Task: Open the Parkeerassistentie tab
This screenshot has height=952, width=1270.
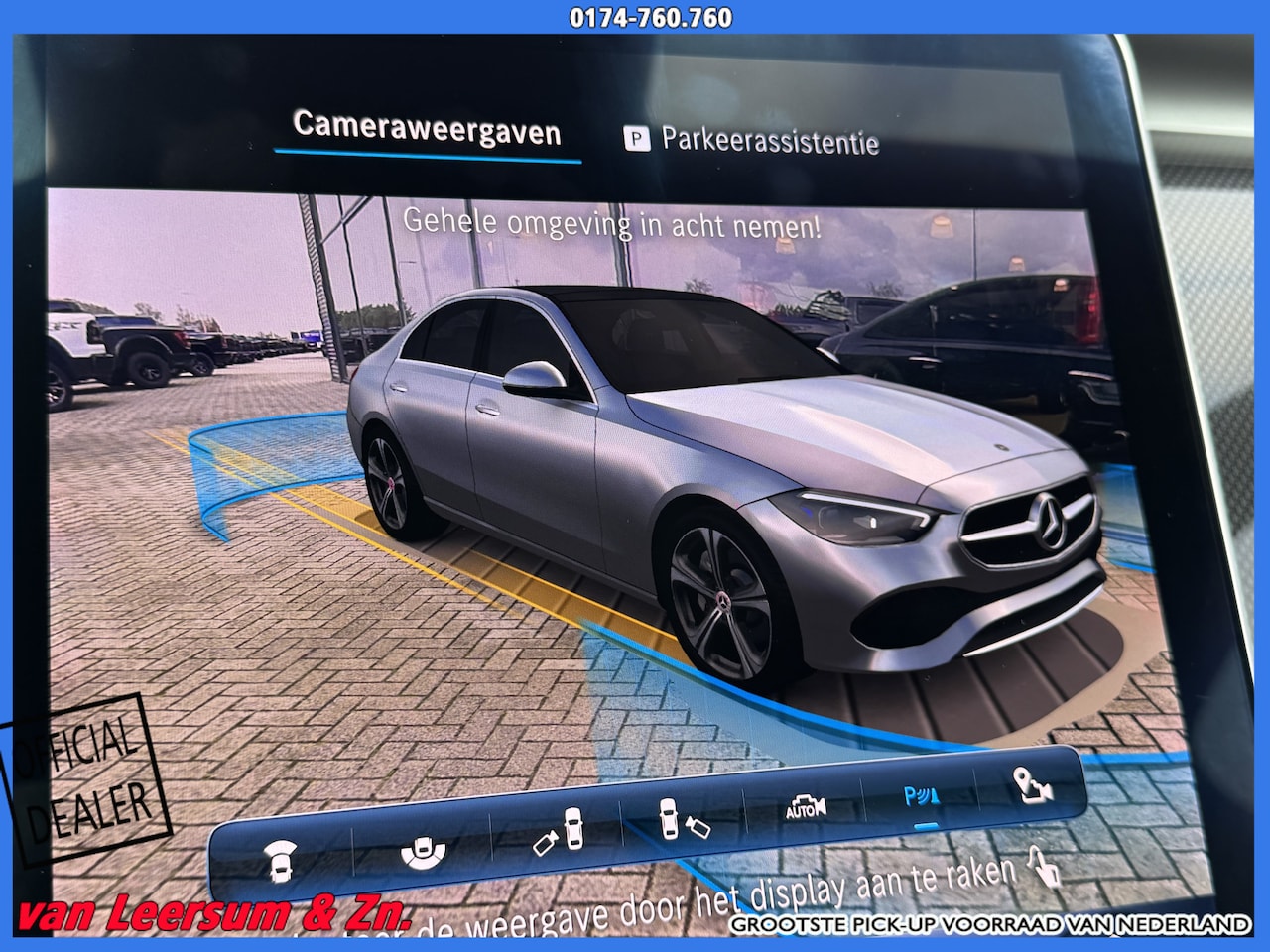Action: coord(751,141)
